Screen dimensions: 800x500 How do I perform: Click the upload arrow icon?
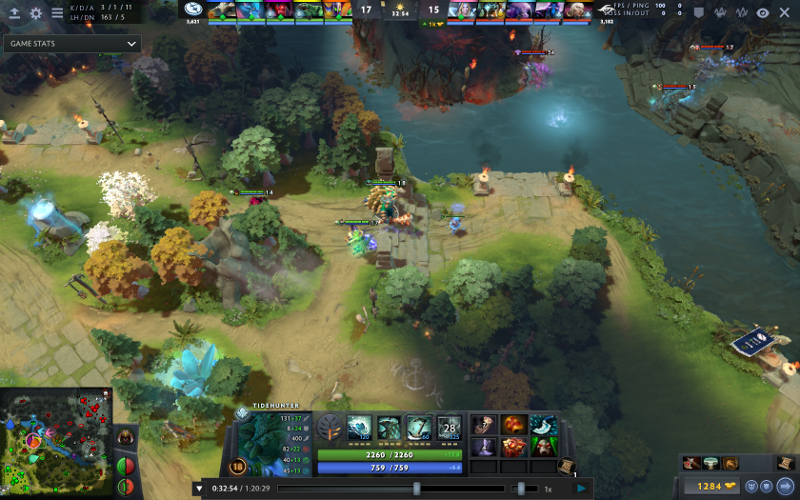coord(14,14)
